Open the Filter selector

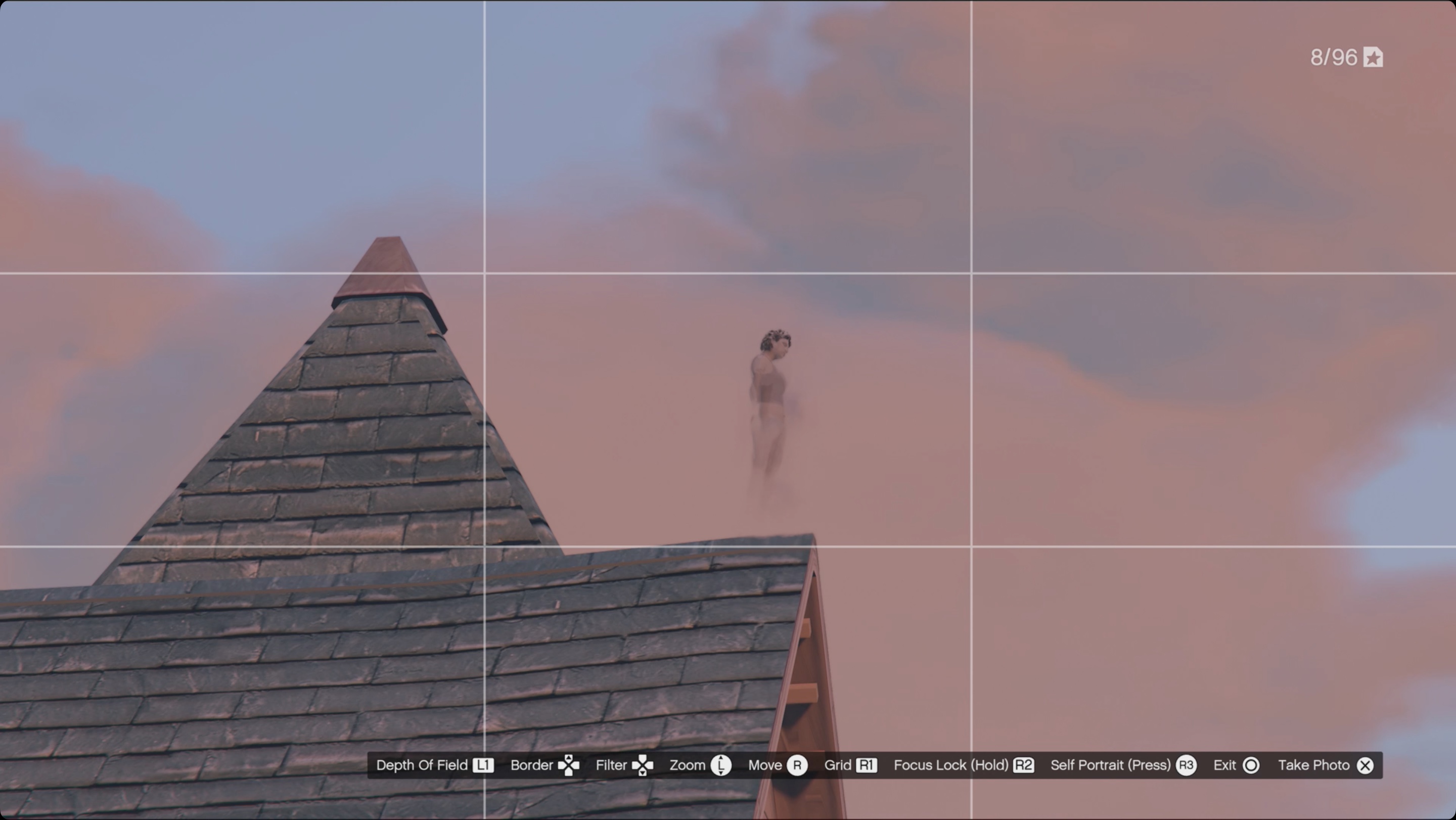610,765
